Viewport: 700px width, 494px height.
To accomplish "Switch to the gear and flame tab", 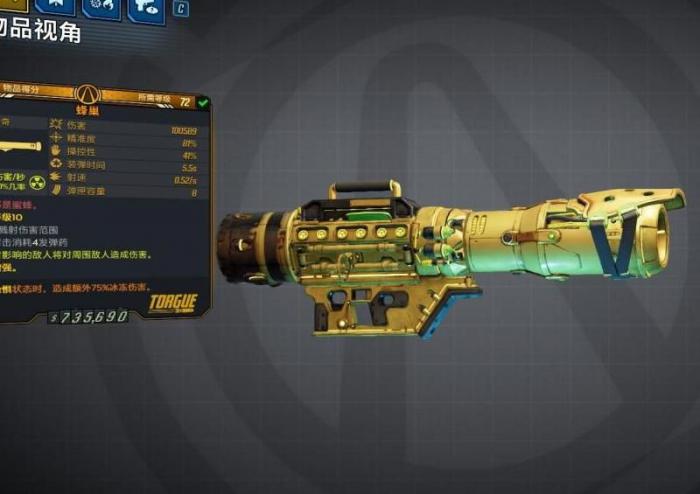I will 101,8.
